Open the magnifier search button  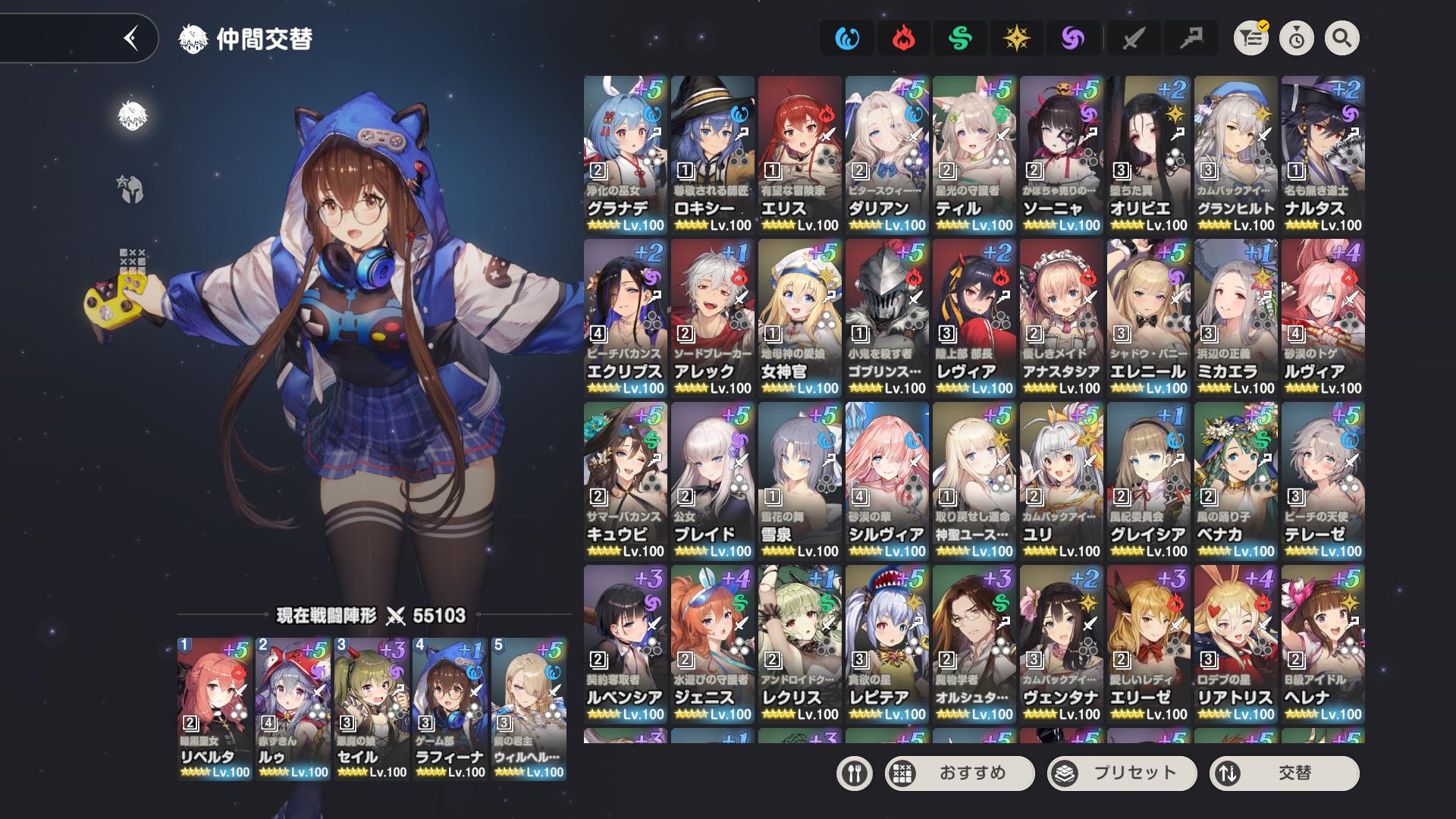pyautogui.click(x=1341, y=38)
